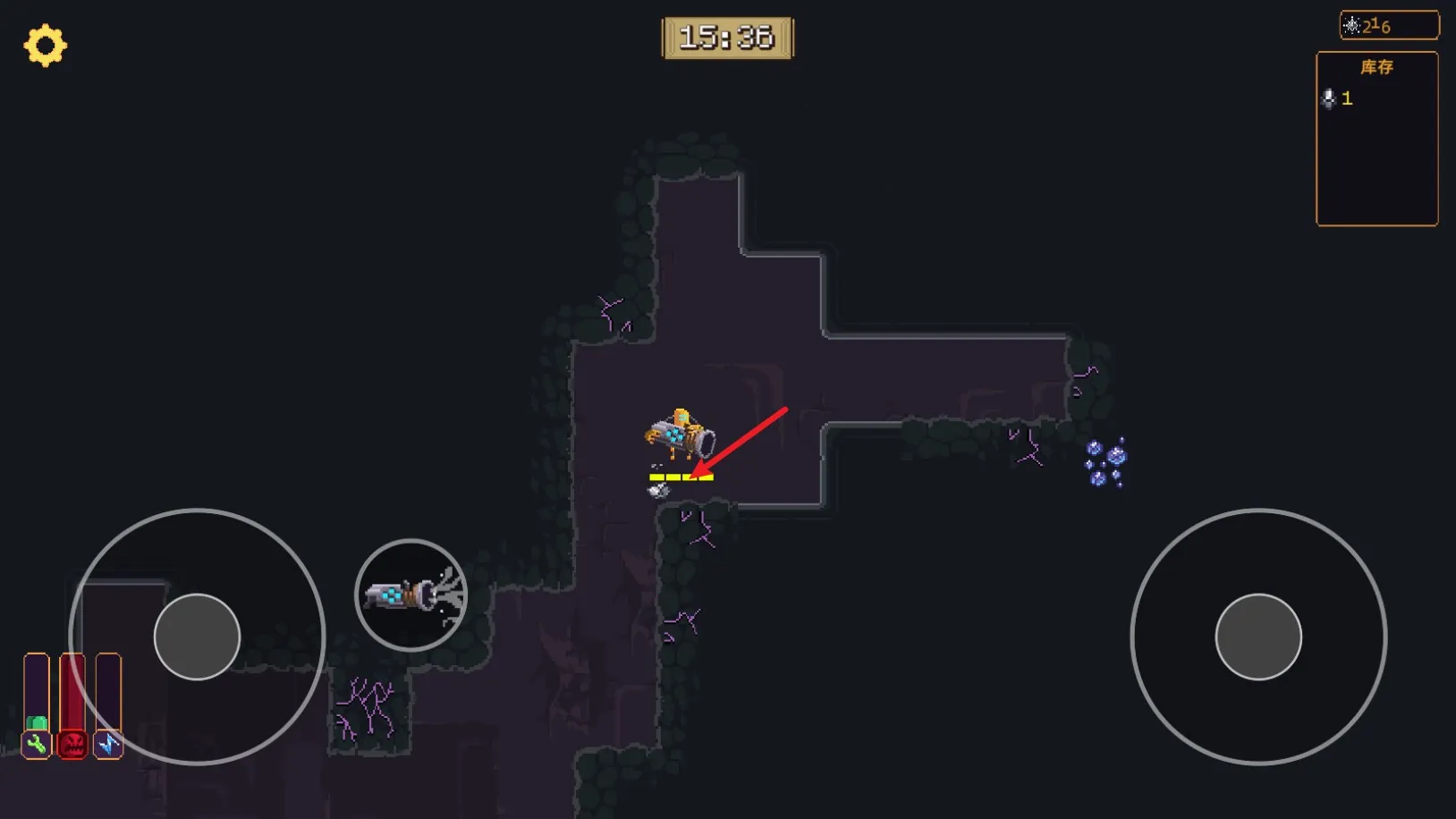The width and height of the screenshot is (1456, 819).
Task: Select the red monster face icon
Action: coord(72,743)
